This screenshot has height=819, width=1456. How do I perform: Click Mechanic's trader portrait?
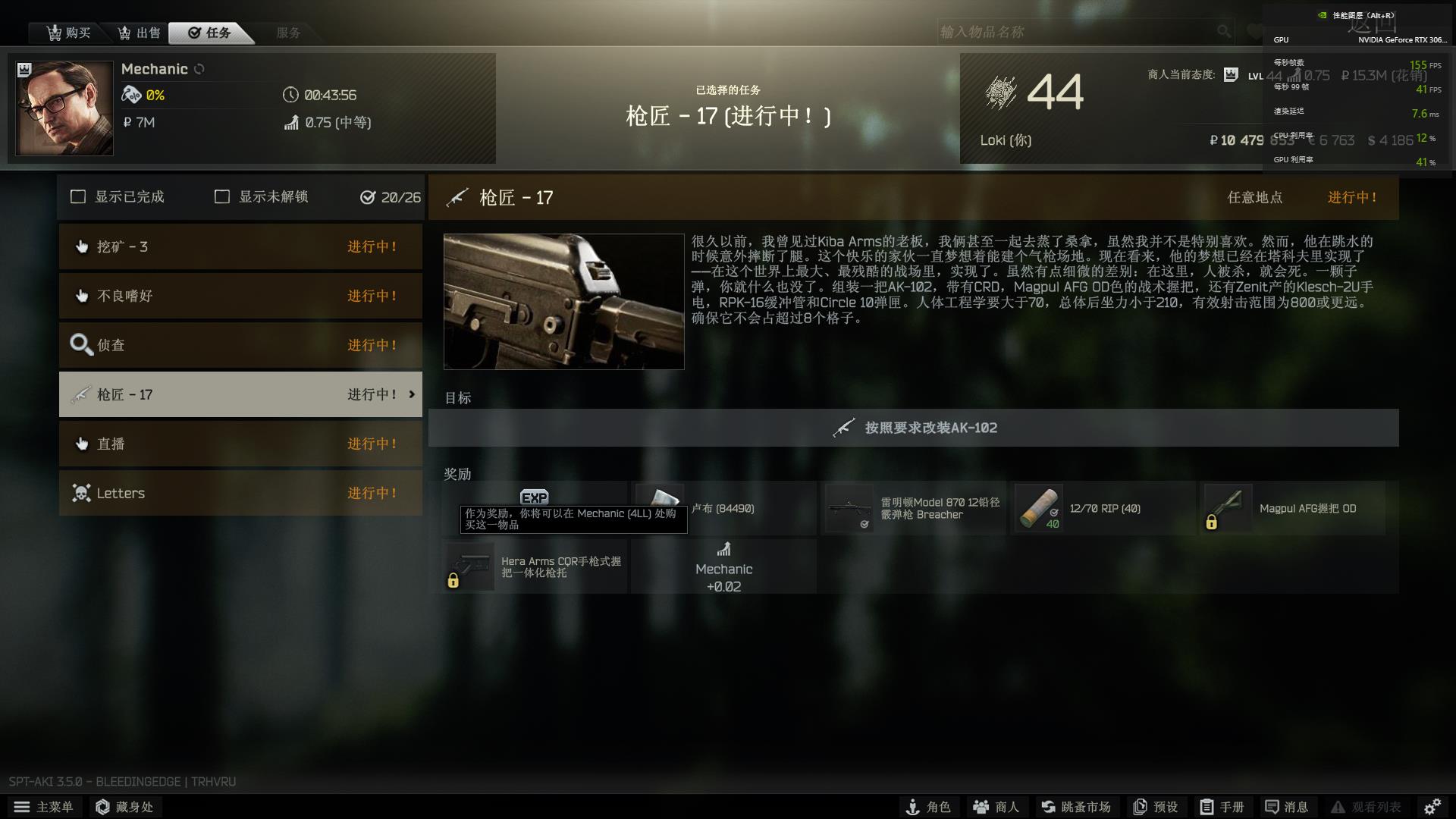pos(64,108)
